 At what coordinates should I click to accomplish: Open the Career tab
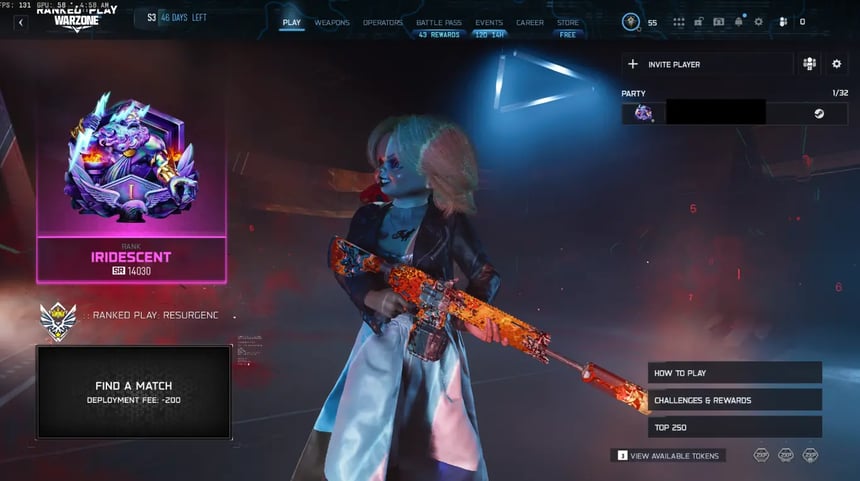(x=530, y=22)
